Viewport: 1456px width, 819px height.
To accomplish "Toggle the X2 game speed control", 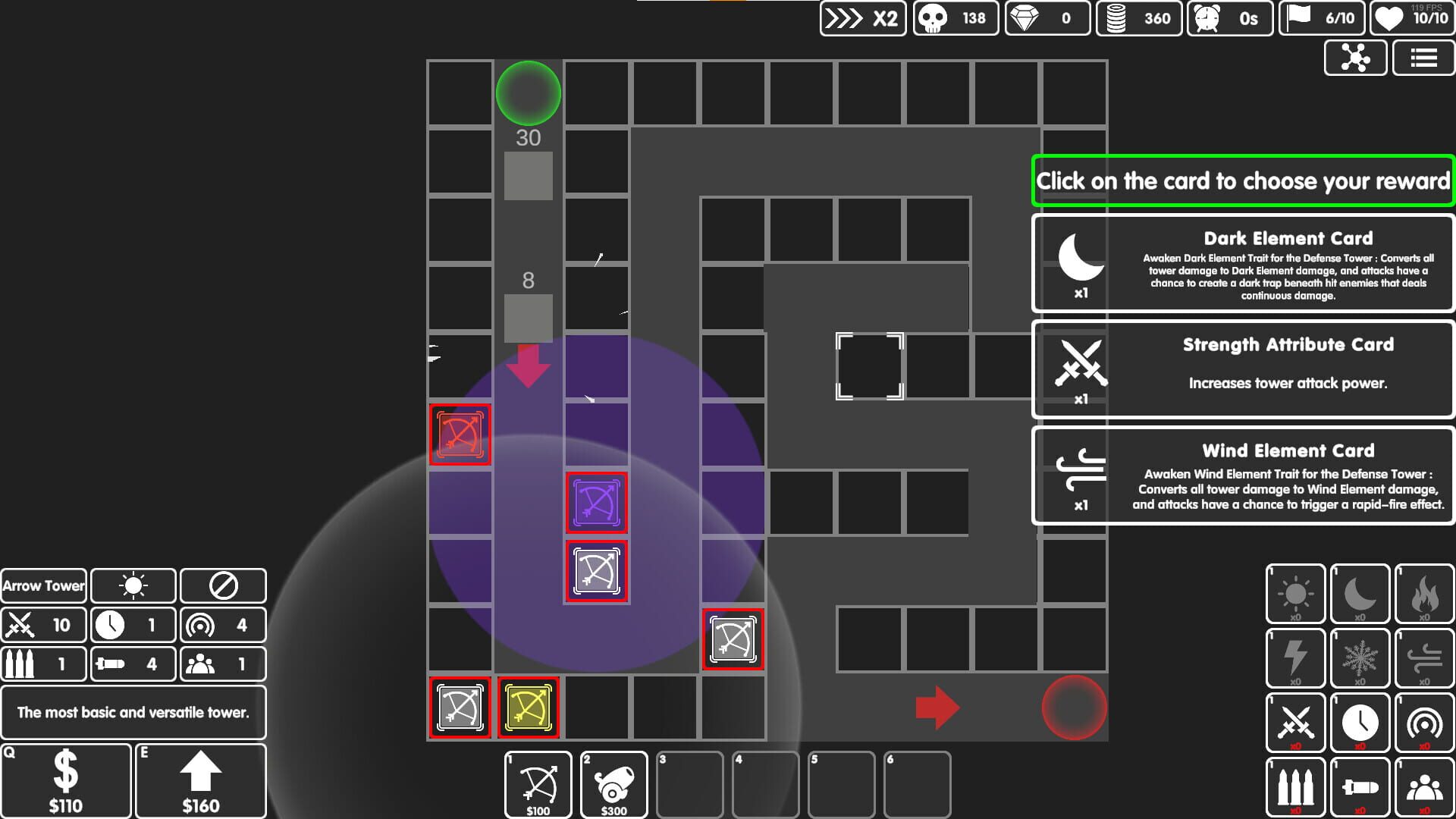I will [x=862, y=18].
